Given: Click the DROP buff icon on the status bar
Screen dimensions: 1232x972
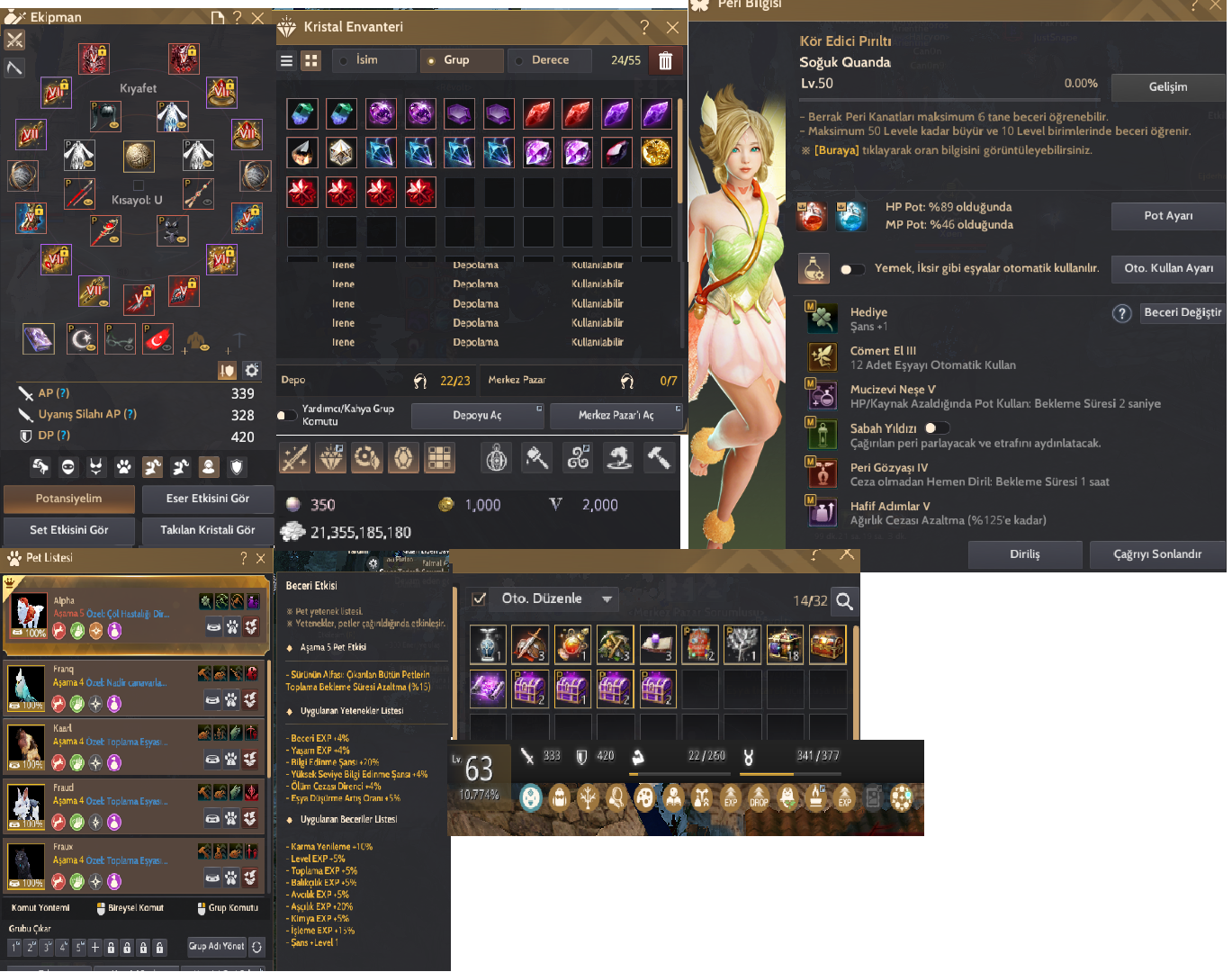Looking at the screenshot, I should pyautogui.click(x=759, y=797).
